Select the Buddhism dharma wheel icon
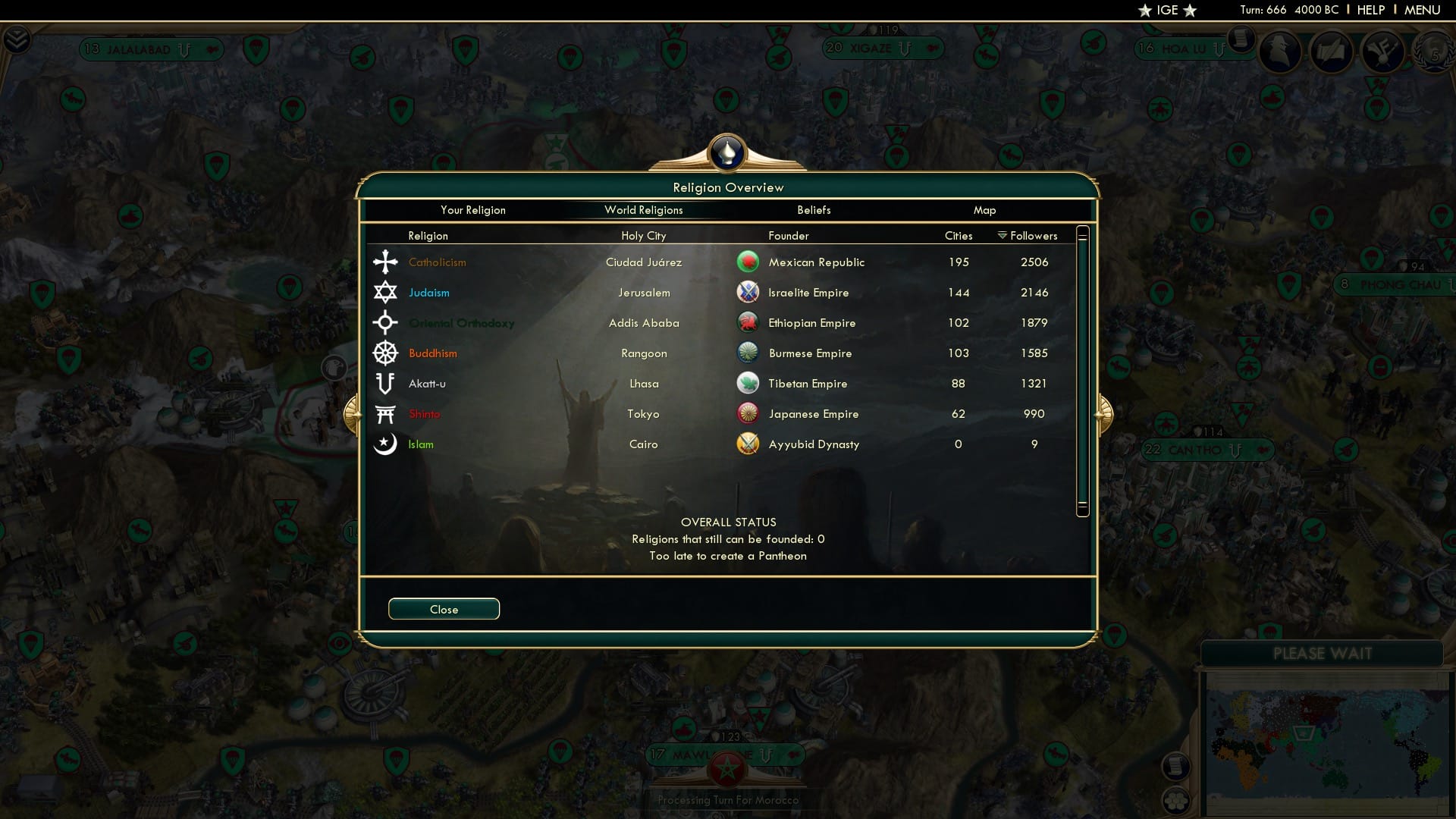The width and height of the screenshot is (1456, 819). pos(386,353)
